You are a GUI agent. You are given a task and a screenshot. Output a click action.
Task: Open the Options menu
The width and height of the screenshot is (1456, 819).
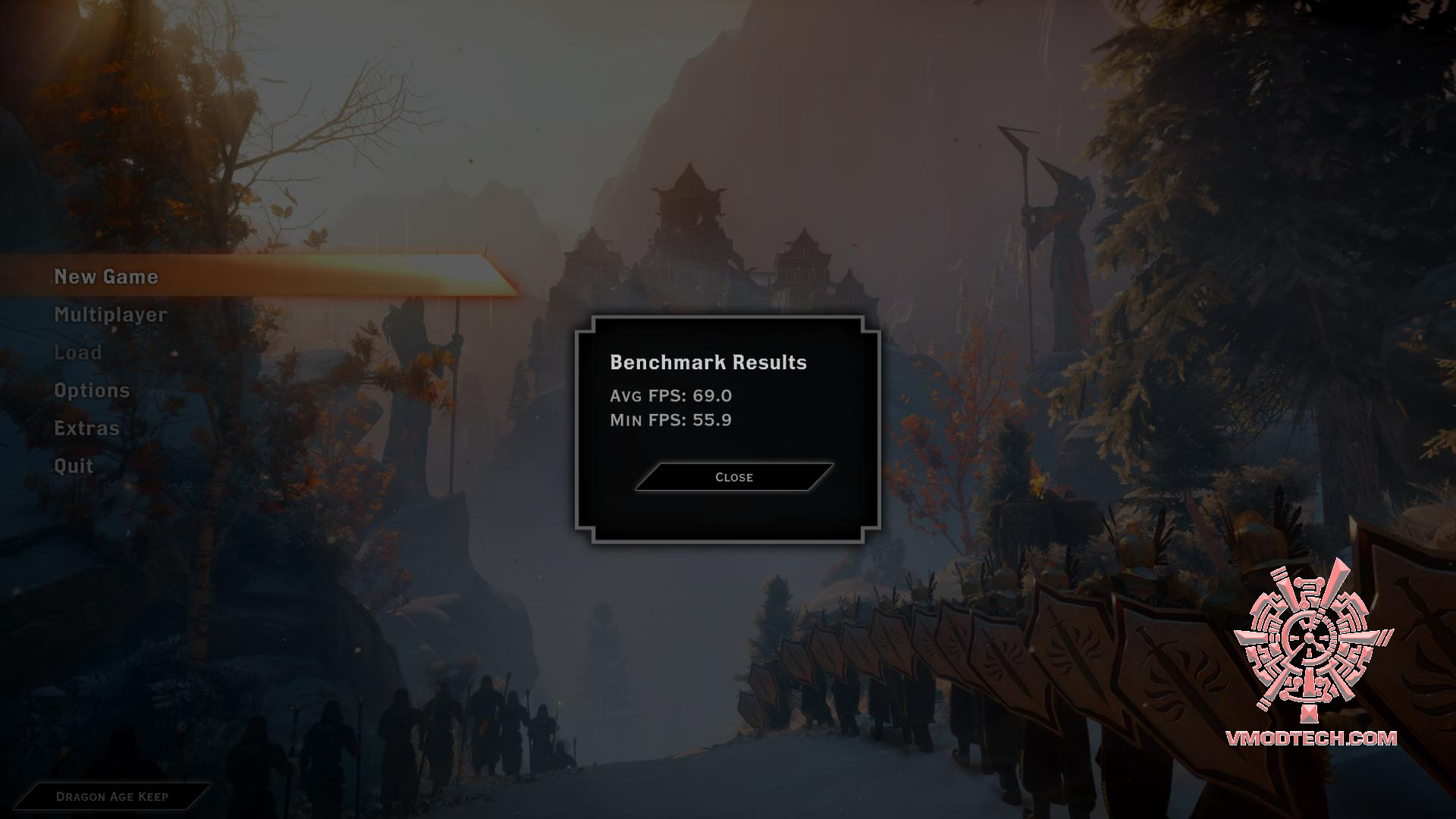[x=92, y=391]
